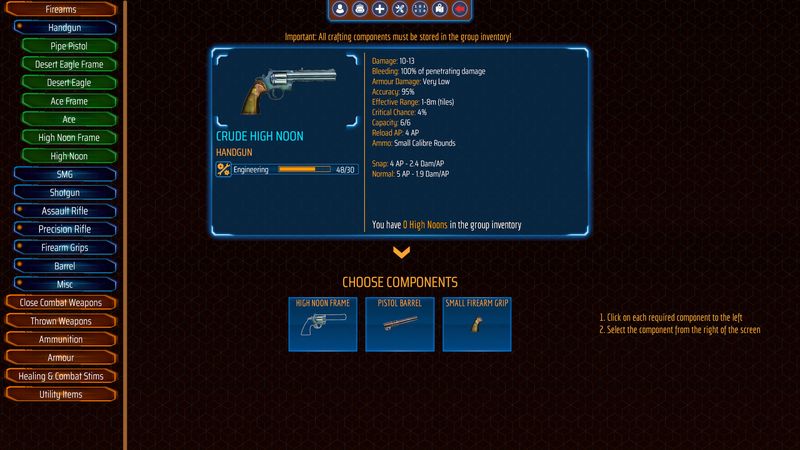
Task: Open Close Combat Weapons category
Action: (61, 303)
